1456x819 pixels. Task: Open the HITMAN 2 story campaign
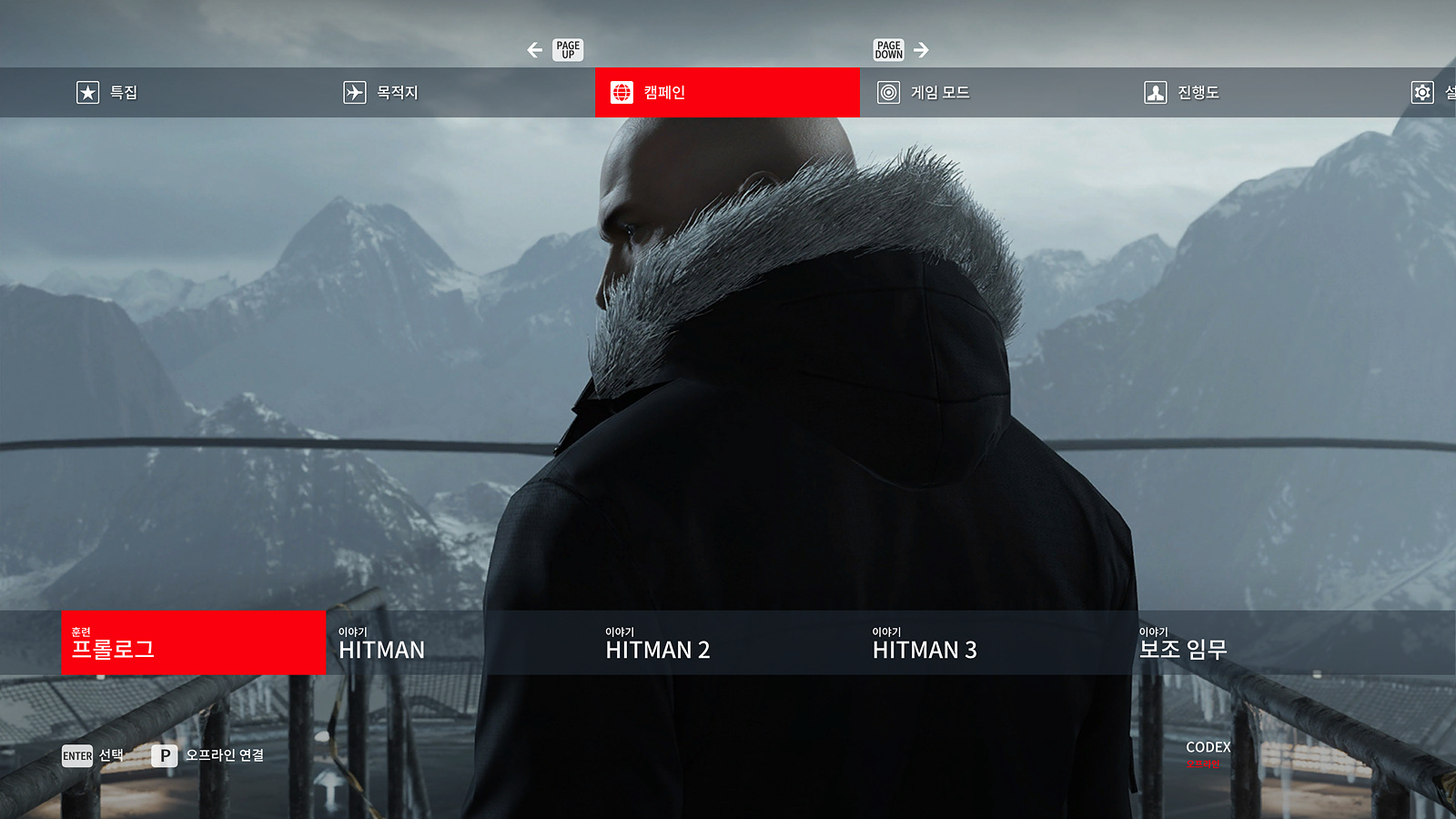(x=725, y=642)
